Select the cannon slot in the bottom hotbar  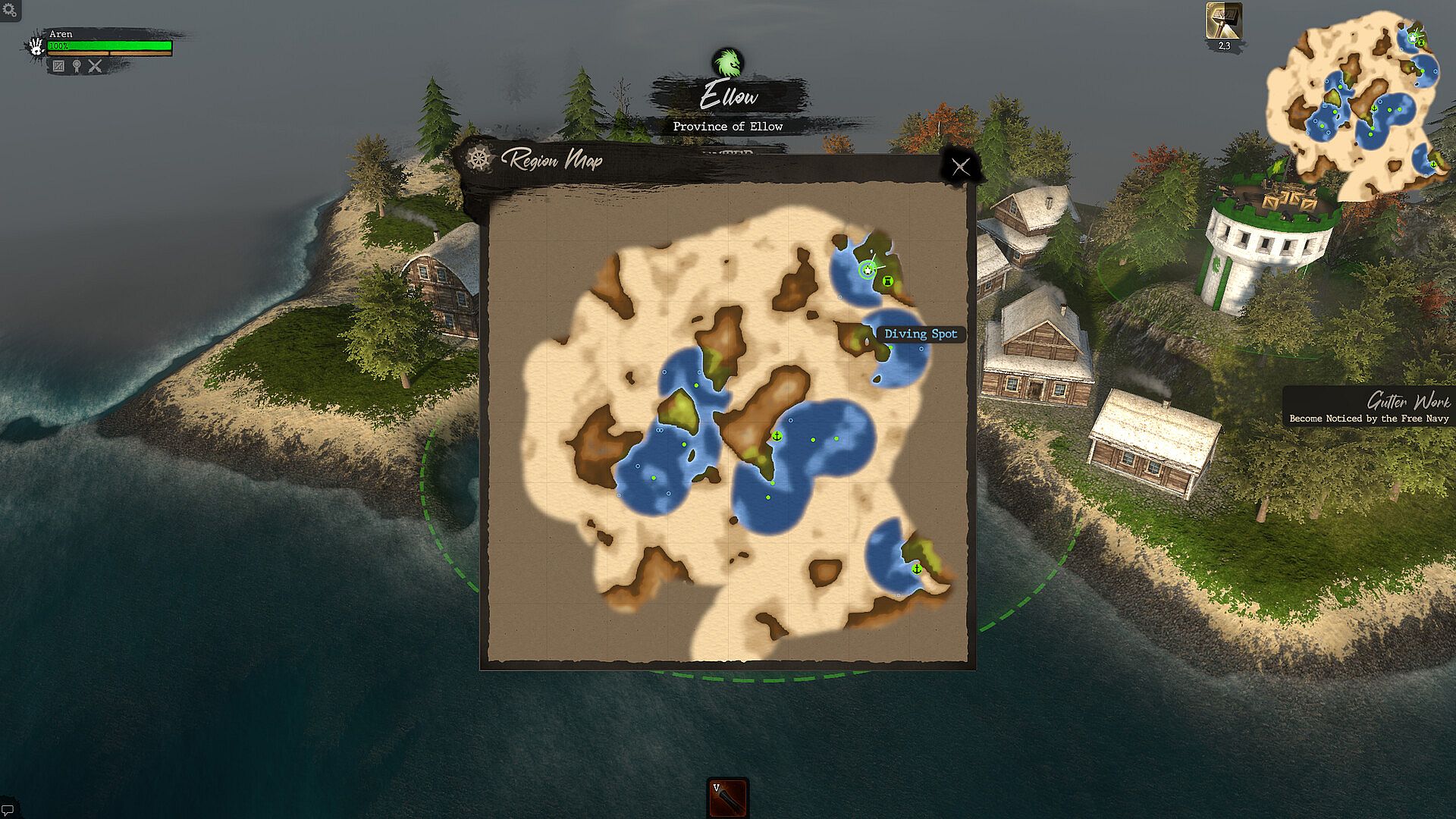click(x=728, y=798)
